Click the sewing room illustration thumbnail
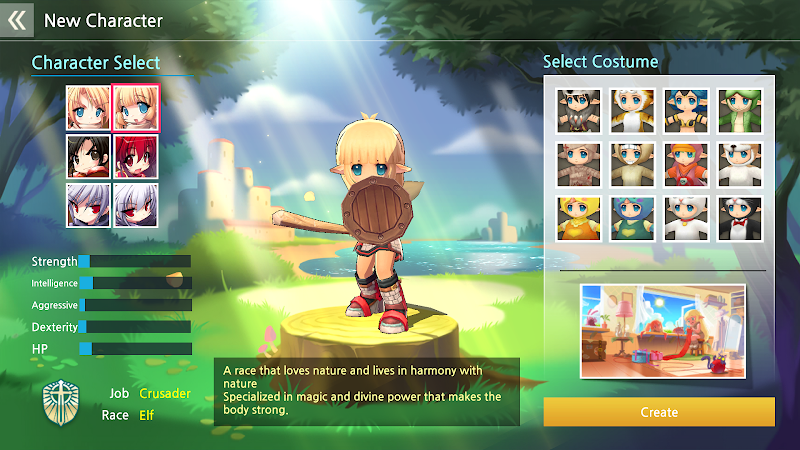 click(663, 331)
